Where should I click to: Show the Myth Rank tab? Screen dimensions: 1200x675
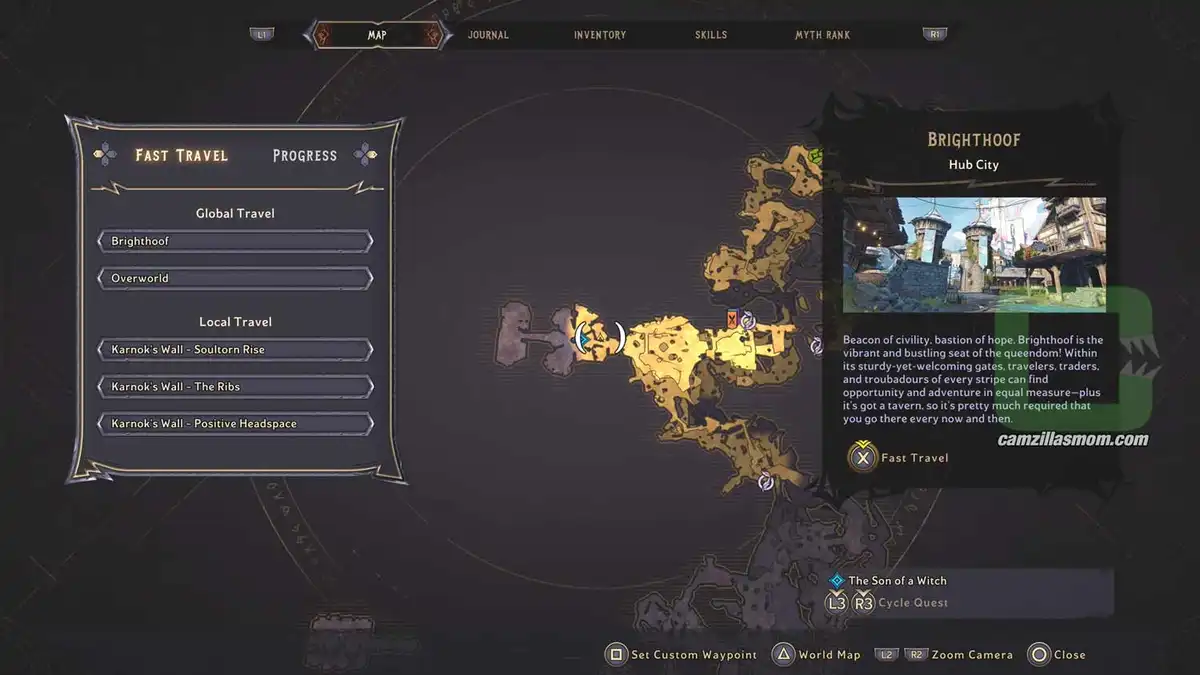coord(822,35)
